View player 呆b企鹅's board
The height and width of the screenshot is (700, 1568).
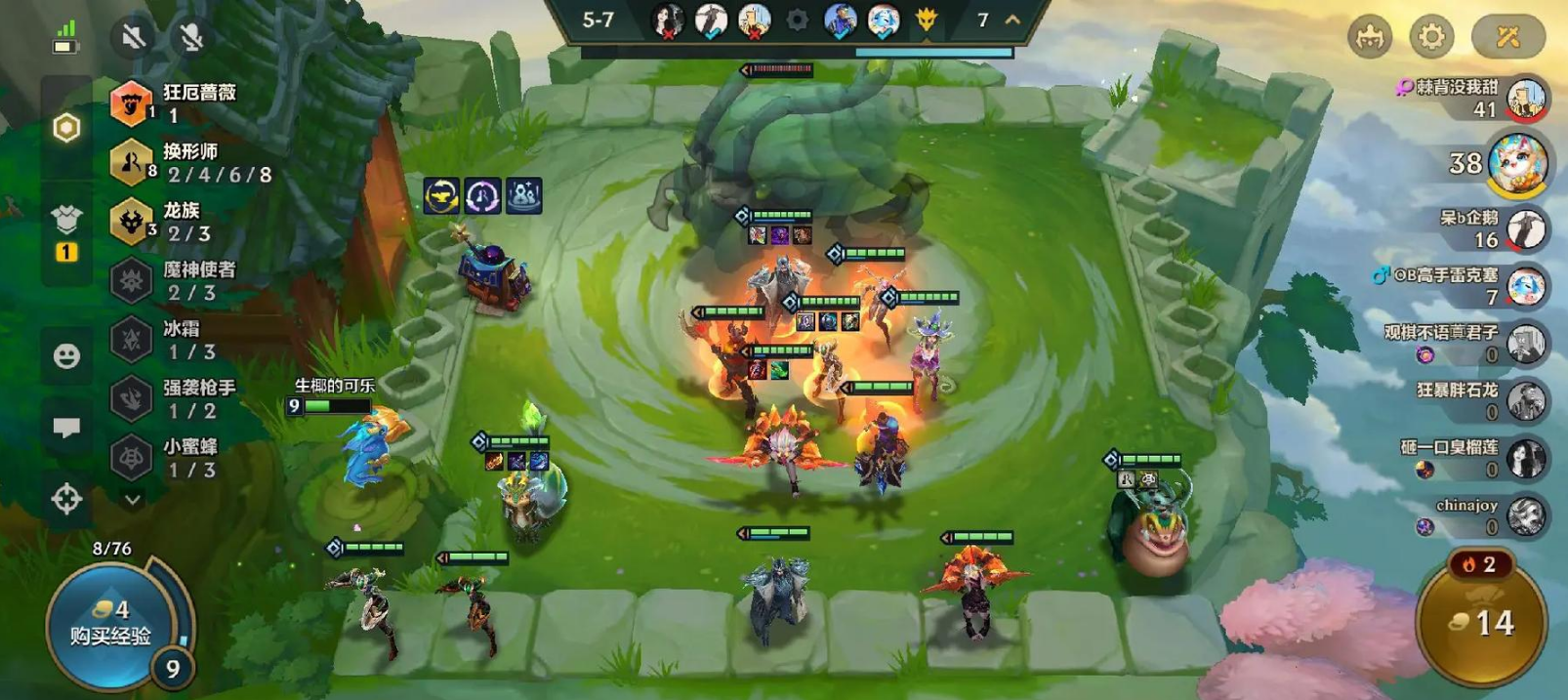[1526, 229]
